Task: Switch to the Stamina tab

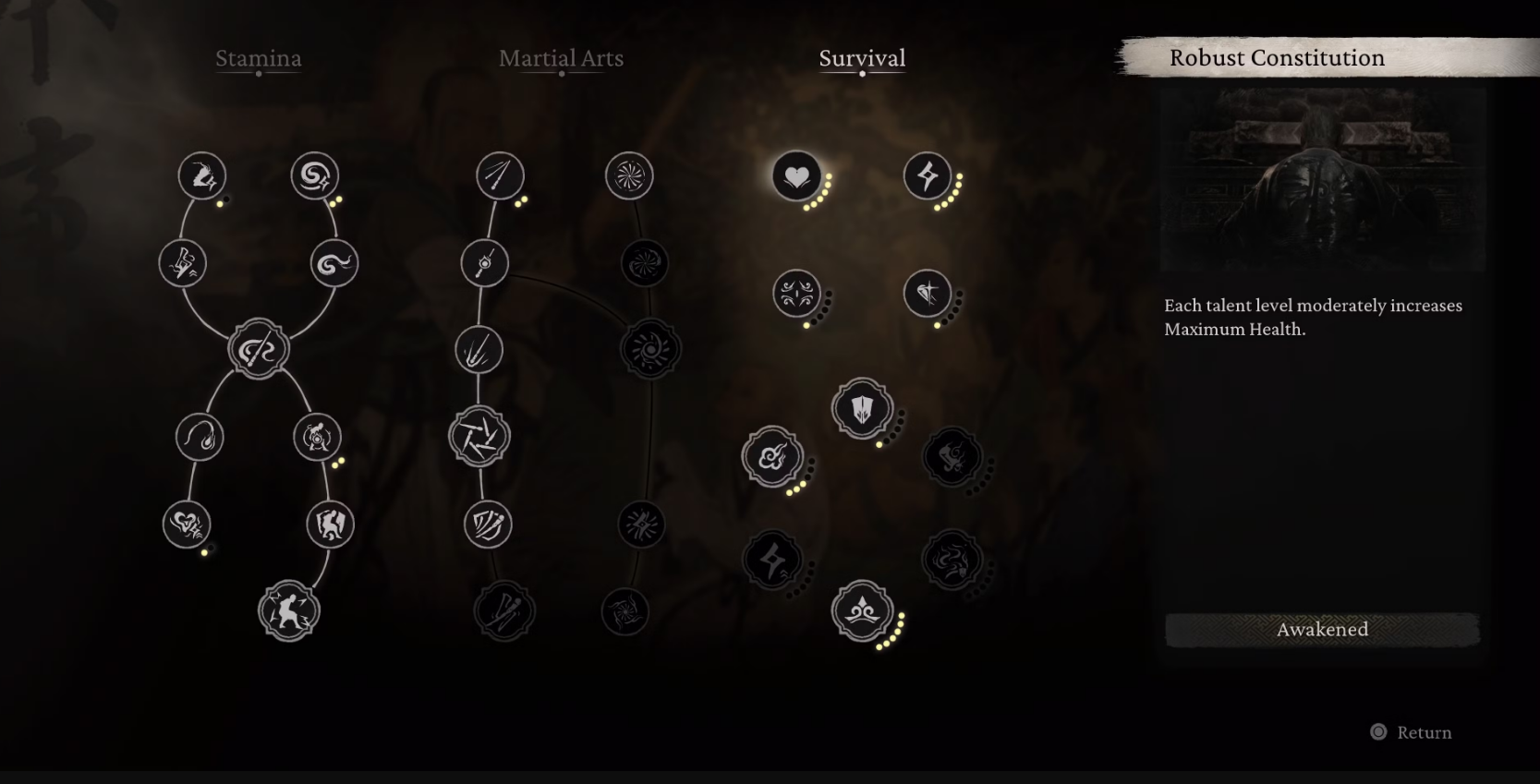Action: pyautogui.click(x=260, y=58)
